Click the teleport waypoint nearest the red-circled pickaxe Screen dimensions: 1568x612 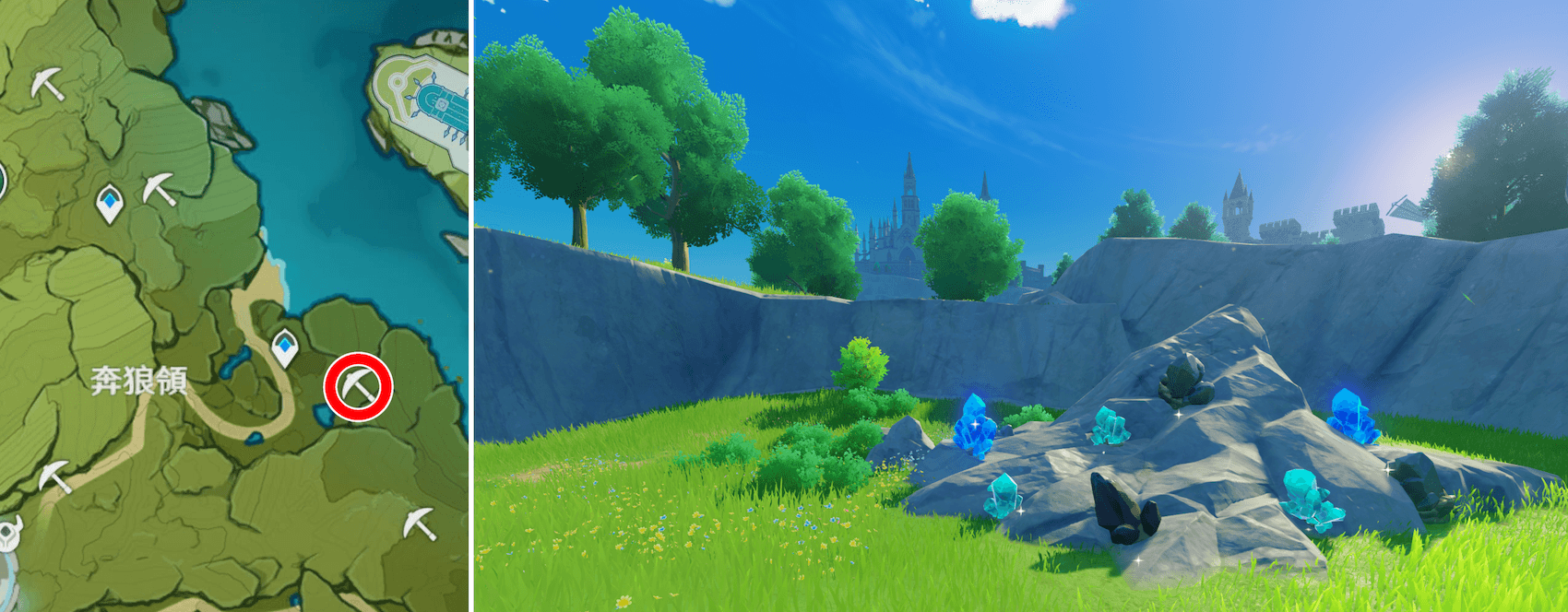[x=285, y=347]
